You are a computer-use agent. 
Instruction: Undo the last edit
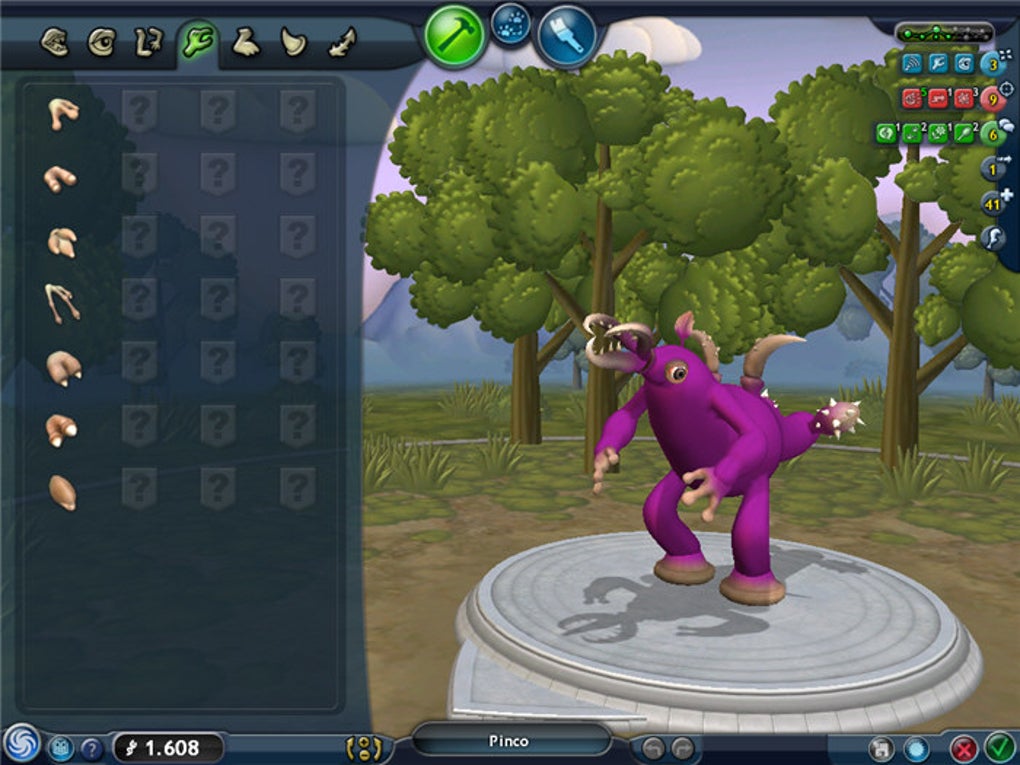(653, 747)
